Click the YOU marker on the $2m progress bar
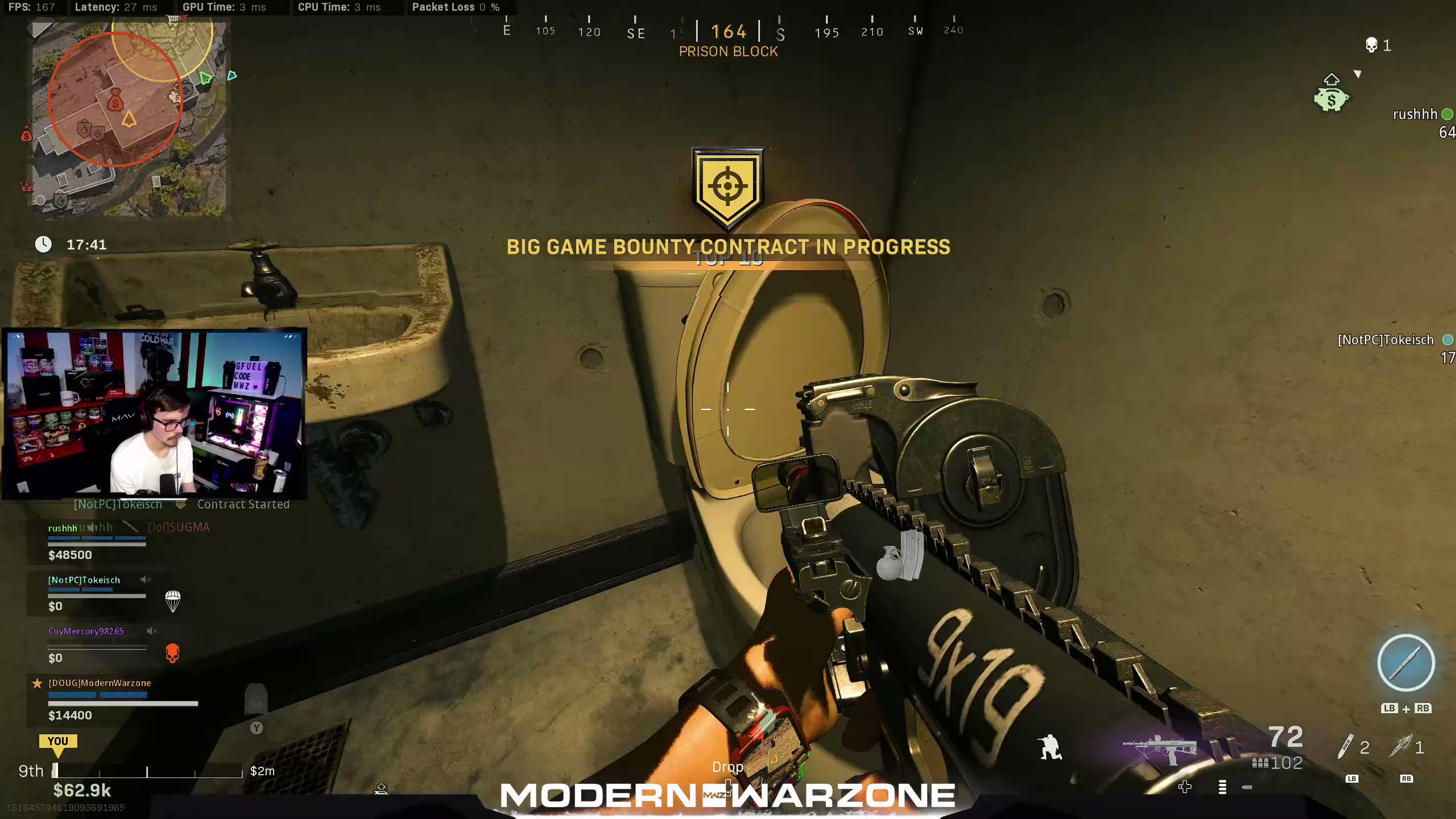Screen dimensions: 1456x819 pyautogui.click(x=59, y=741)
